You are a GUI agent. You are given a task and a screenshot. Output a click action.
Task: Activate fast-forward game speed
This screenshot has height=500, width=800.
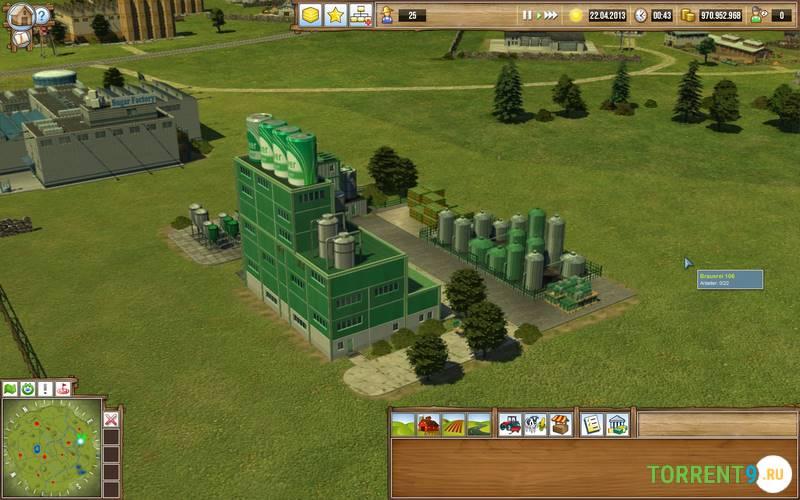point(551,15)
